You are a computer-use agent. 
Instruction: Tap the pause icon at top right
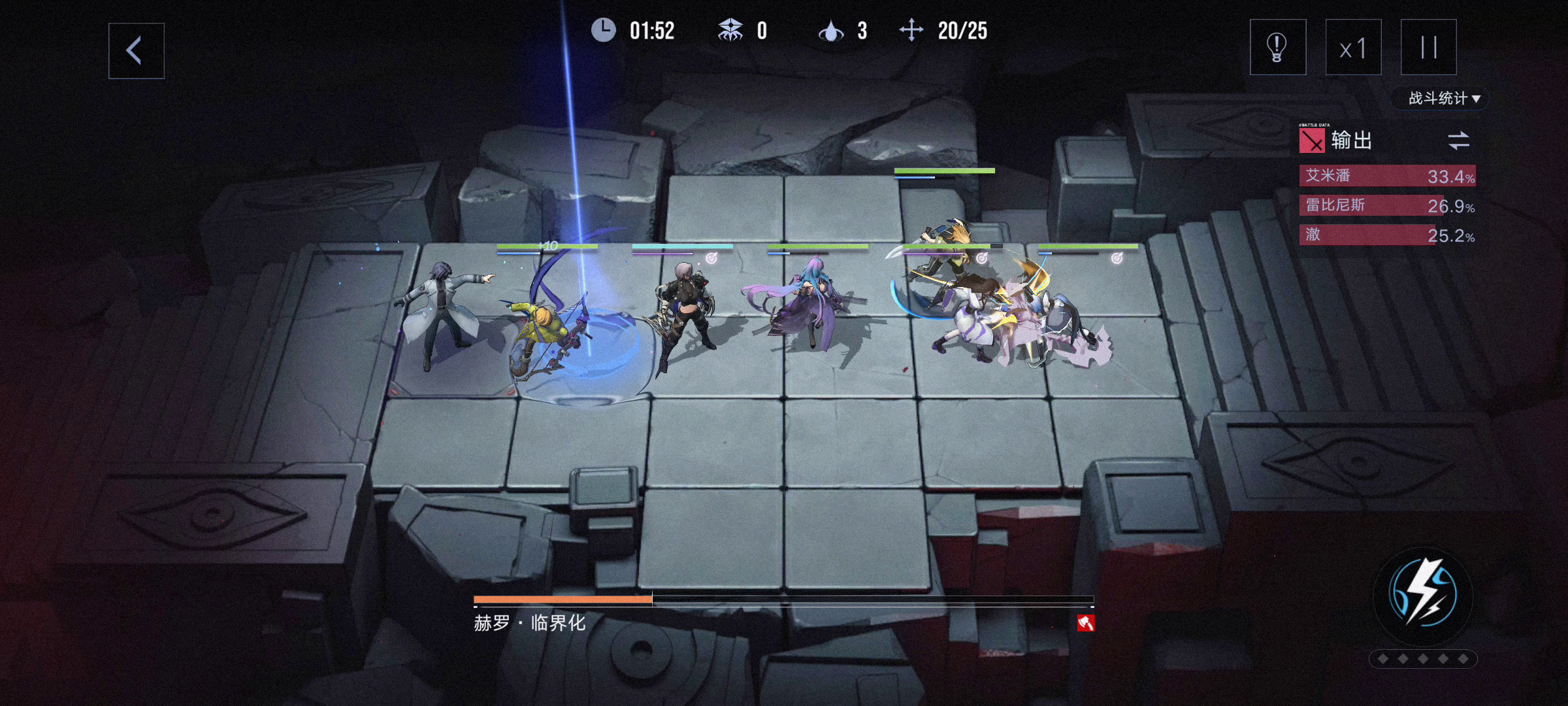coord(1428,48)
